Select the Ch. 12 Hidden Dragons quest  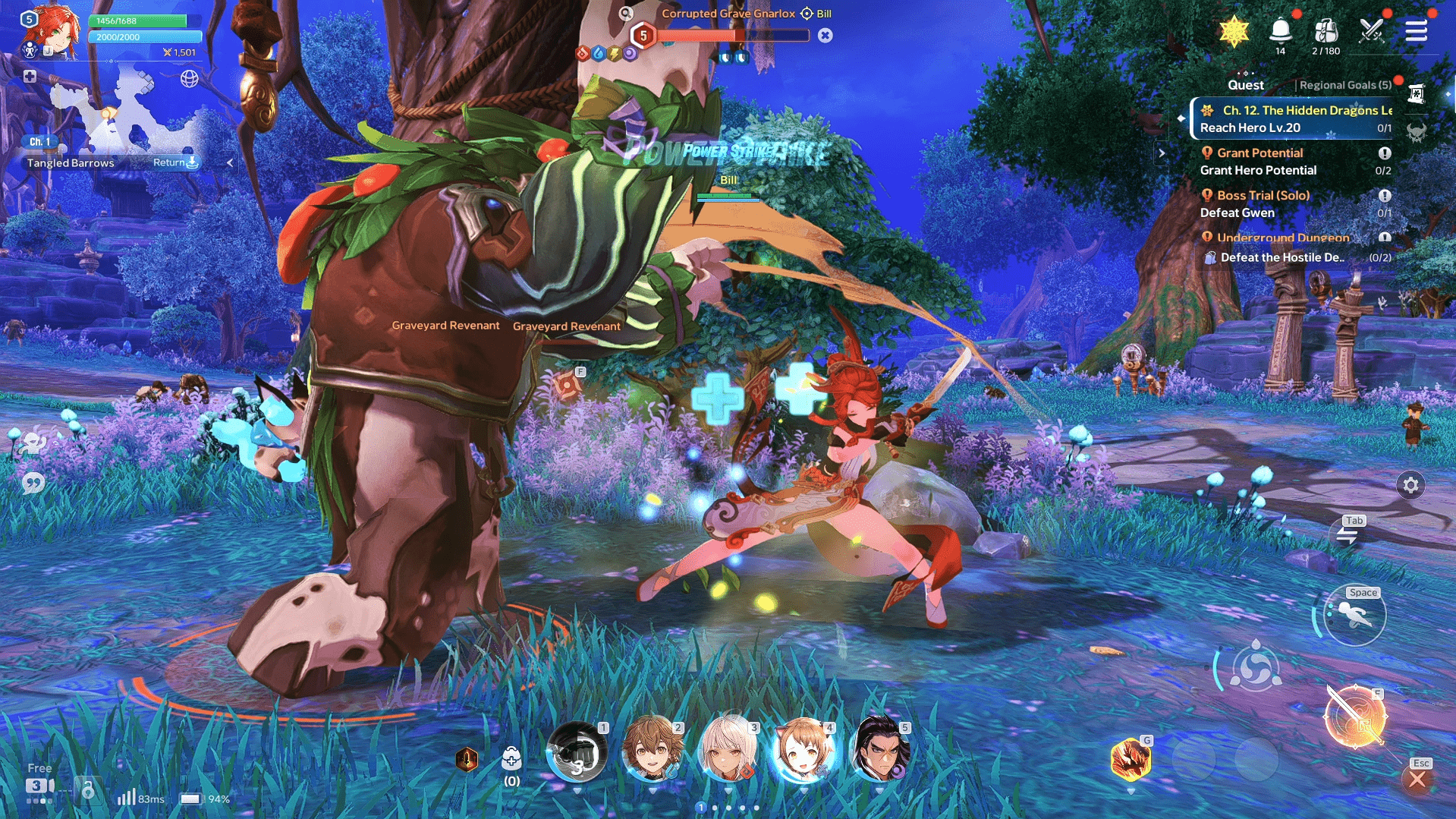point(1294,118)
